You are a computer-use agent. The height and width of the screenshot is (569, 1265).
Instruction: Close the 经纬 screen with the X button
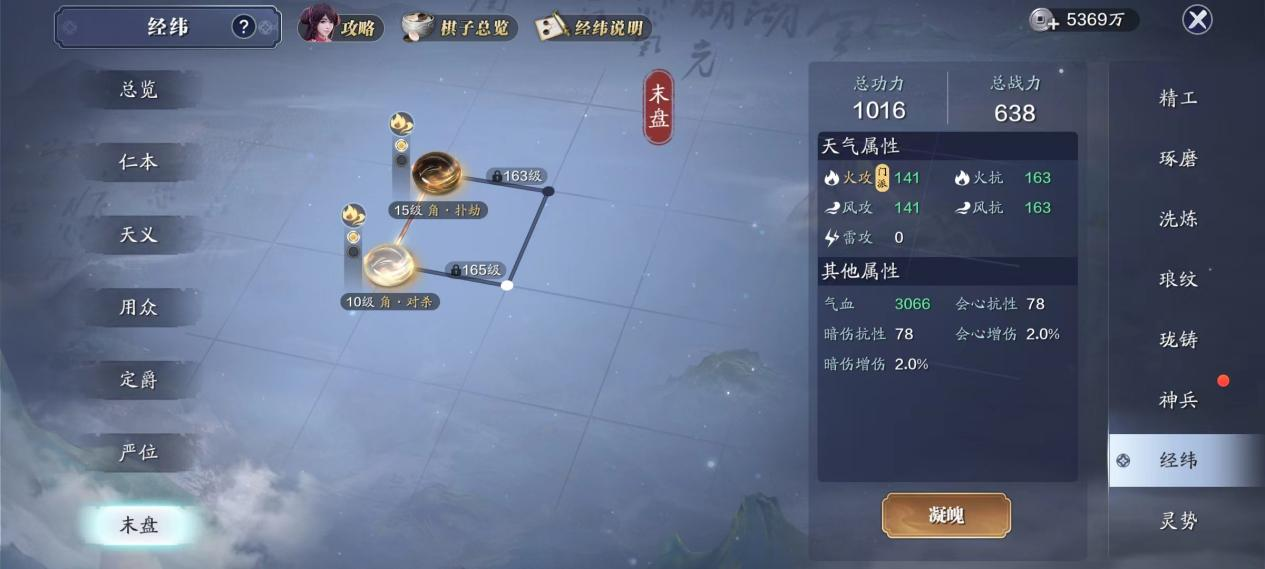[1197, 19]
